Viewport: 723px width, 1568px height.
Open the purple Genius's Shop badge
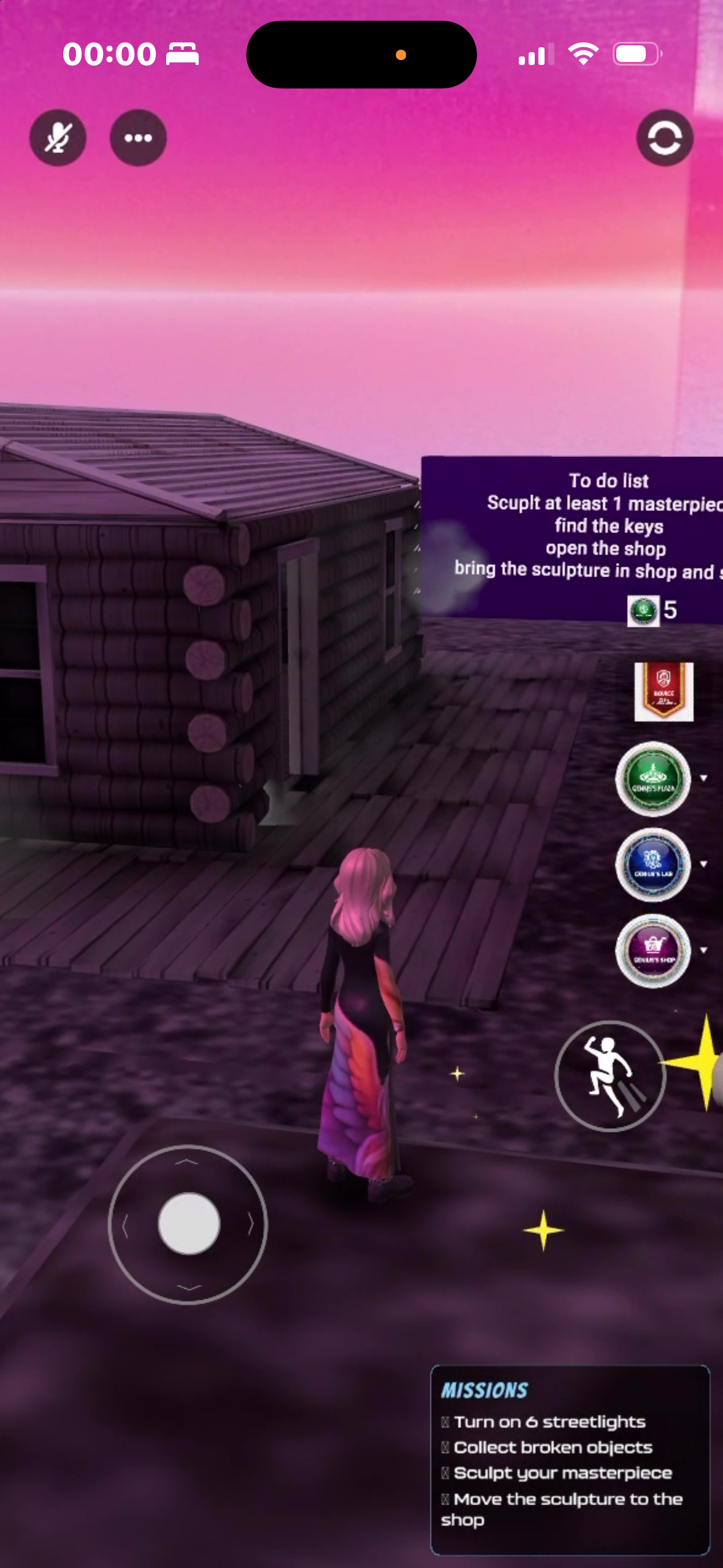[x=653, y=950]
